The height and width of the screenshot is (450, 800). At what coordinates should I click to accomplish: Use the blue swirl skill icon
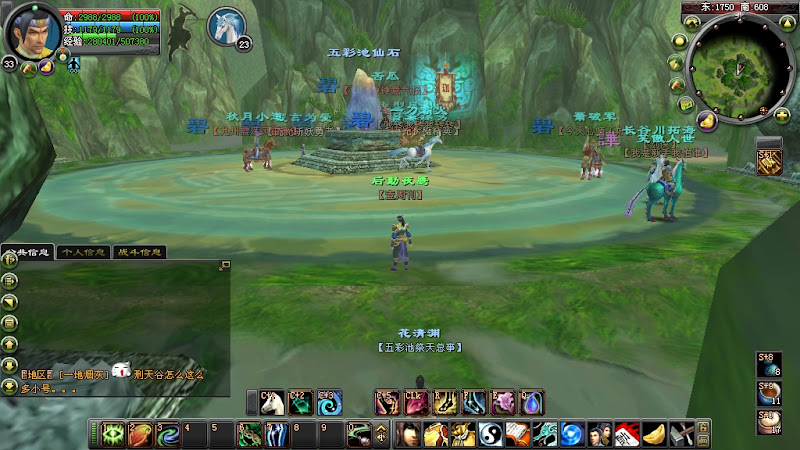tap(329, 403)
